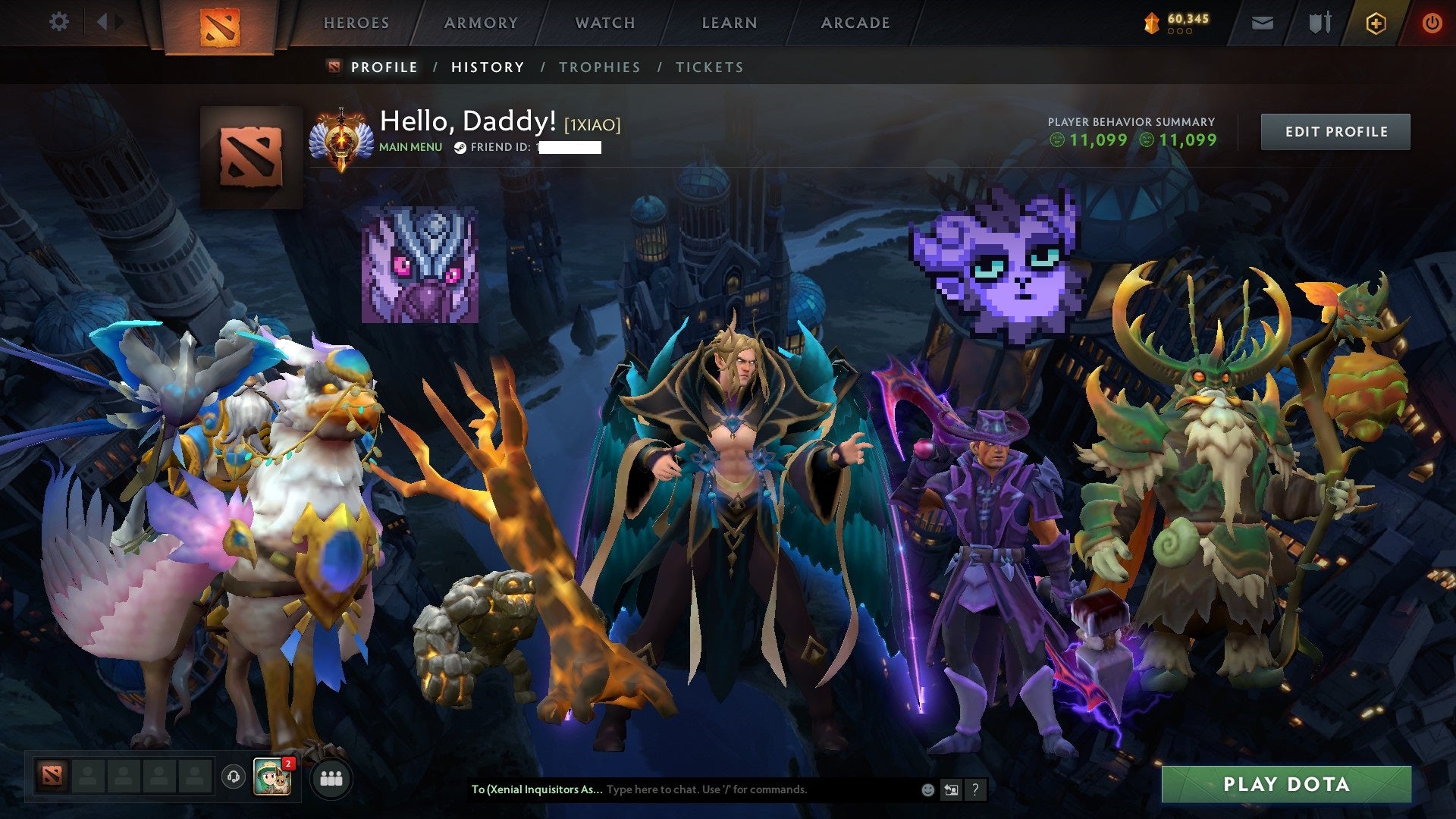The image size is (1456, 819).
Task: Click the question mark help icon near chat
Action: tap(974, 789)
